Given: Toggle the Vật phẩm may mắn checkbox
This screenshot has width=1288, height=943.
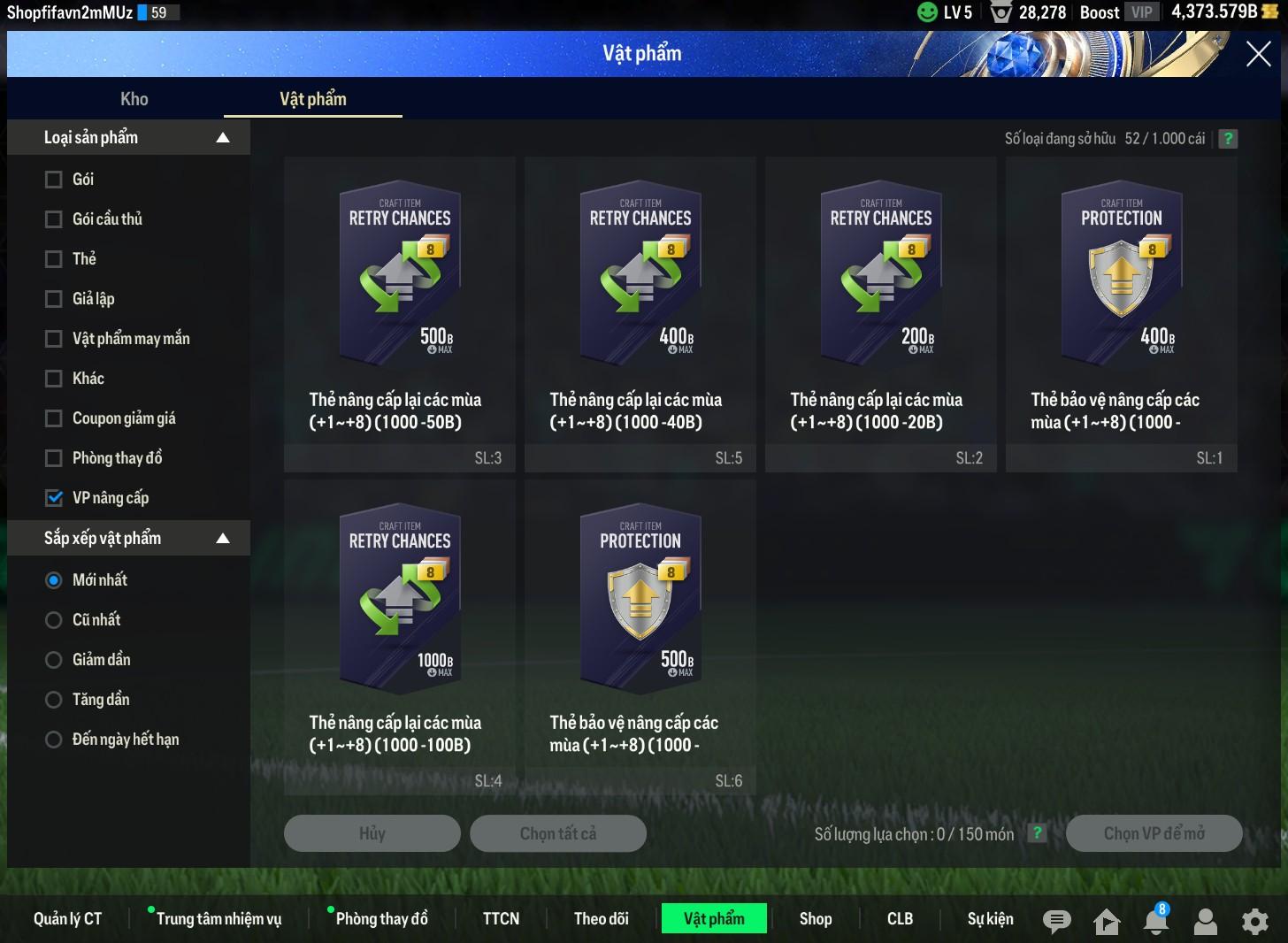Looking at the screenshot, I should point(54,339).
